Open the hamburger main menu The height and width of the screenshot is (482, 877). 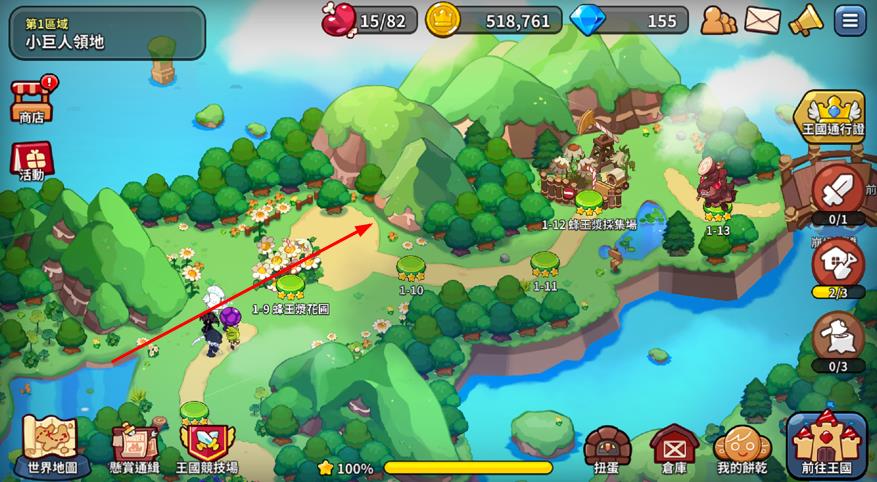click(851, 20)
